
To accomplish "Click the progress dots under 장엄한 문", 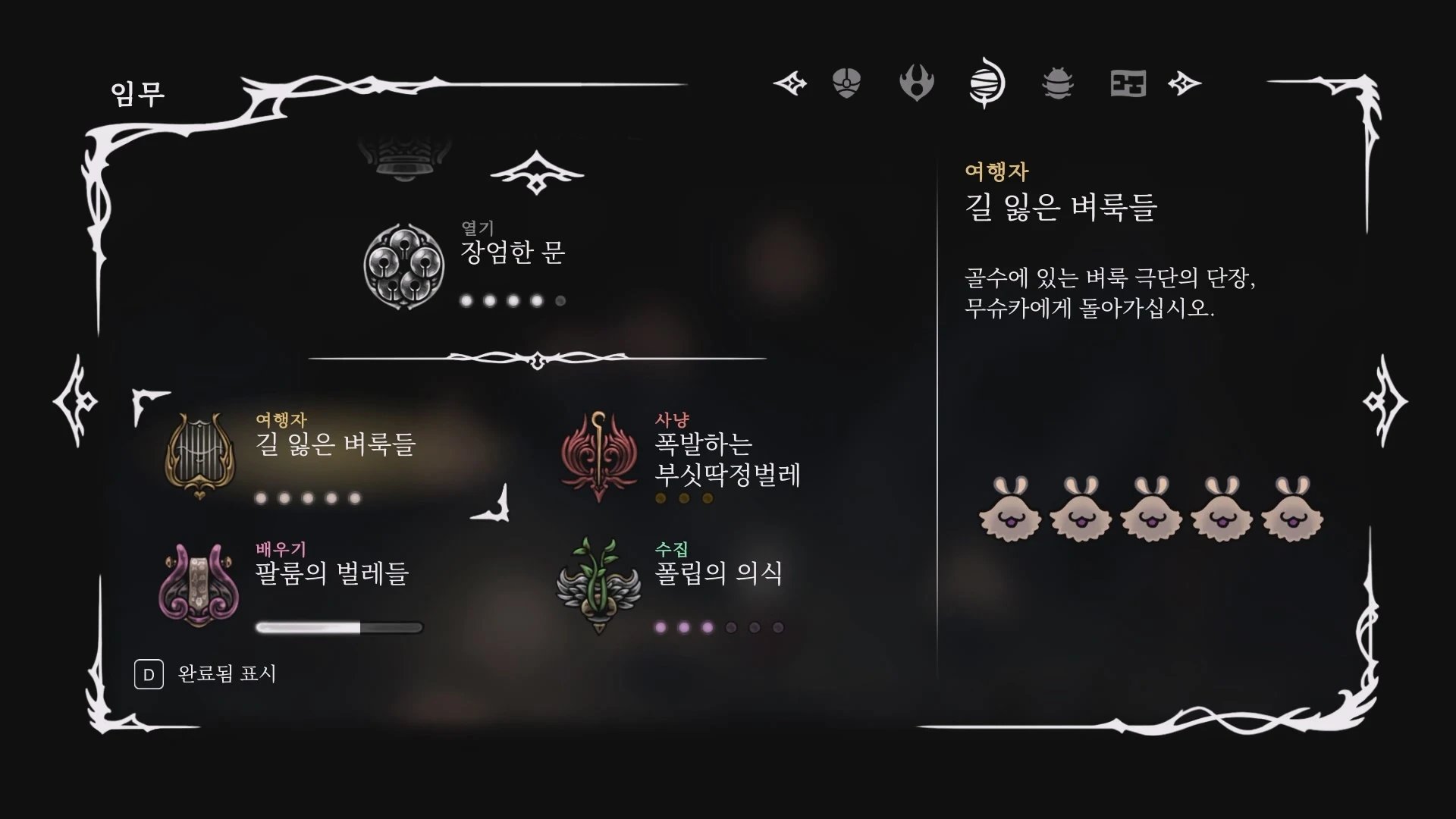I will [x=512, y=300].
